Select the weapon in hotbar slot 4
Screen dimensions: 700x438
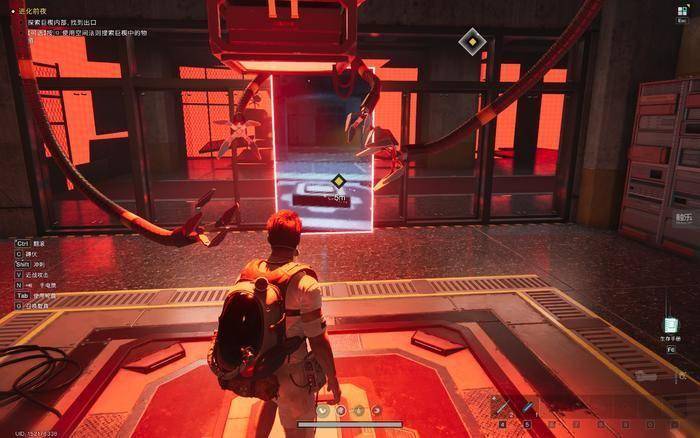click(x=500, y=407)
